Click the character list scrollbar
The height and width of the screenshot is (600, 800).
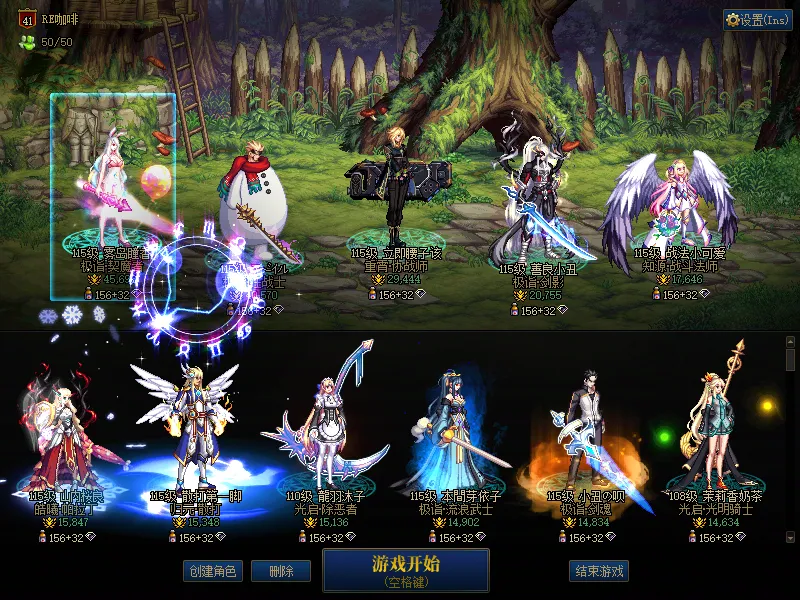pos(791,440)
